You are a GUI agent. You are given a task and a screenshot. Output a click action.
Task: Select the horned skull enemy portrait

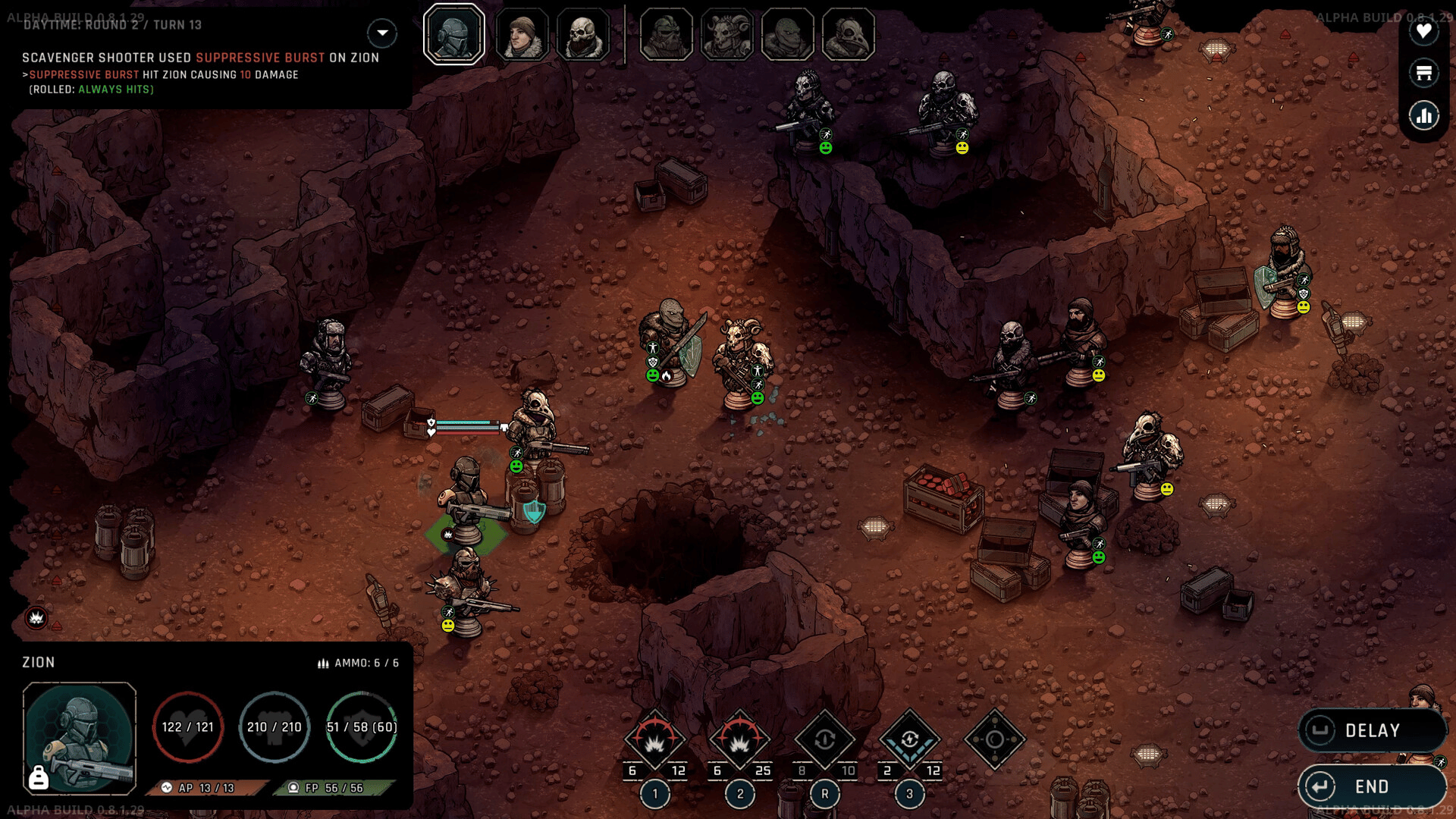[x=726, y=35]
